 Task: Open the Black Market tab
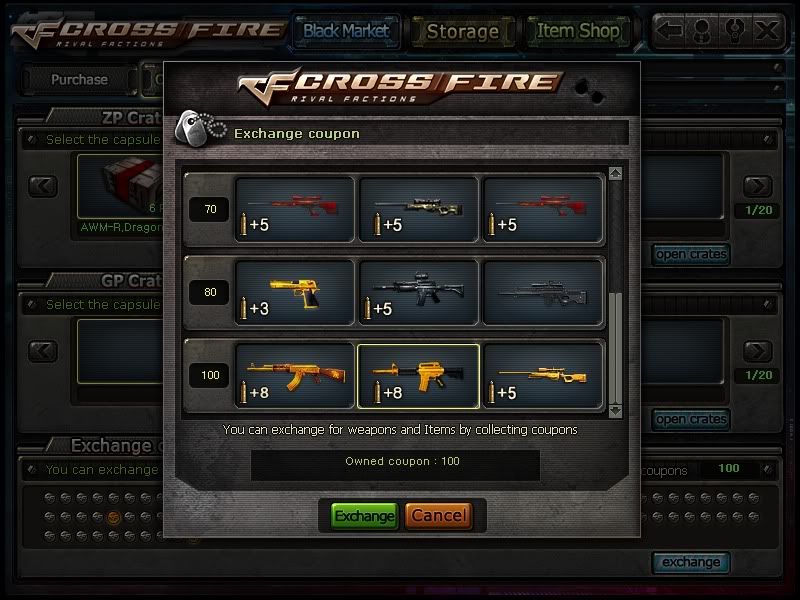pyautogui.click(x=346, y=31)
